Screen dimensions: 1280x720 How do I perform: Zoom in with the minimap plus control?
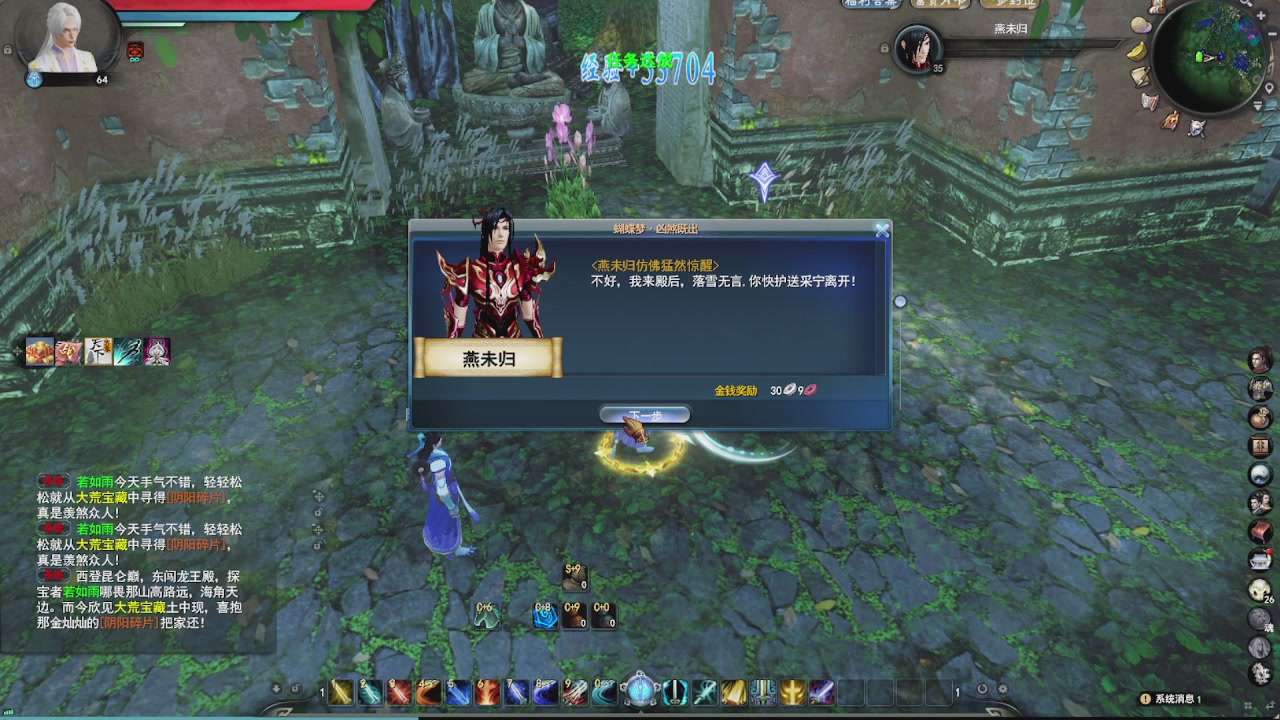tap(1260, 15)
